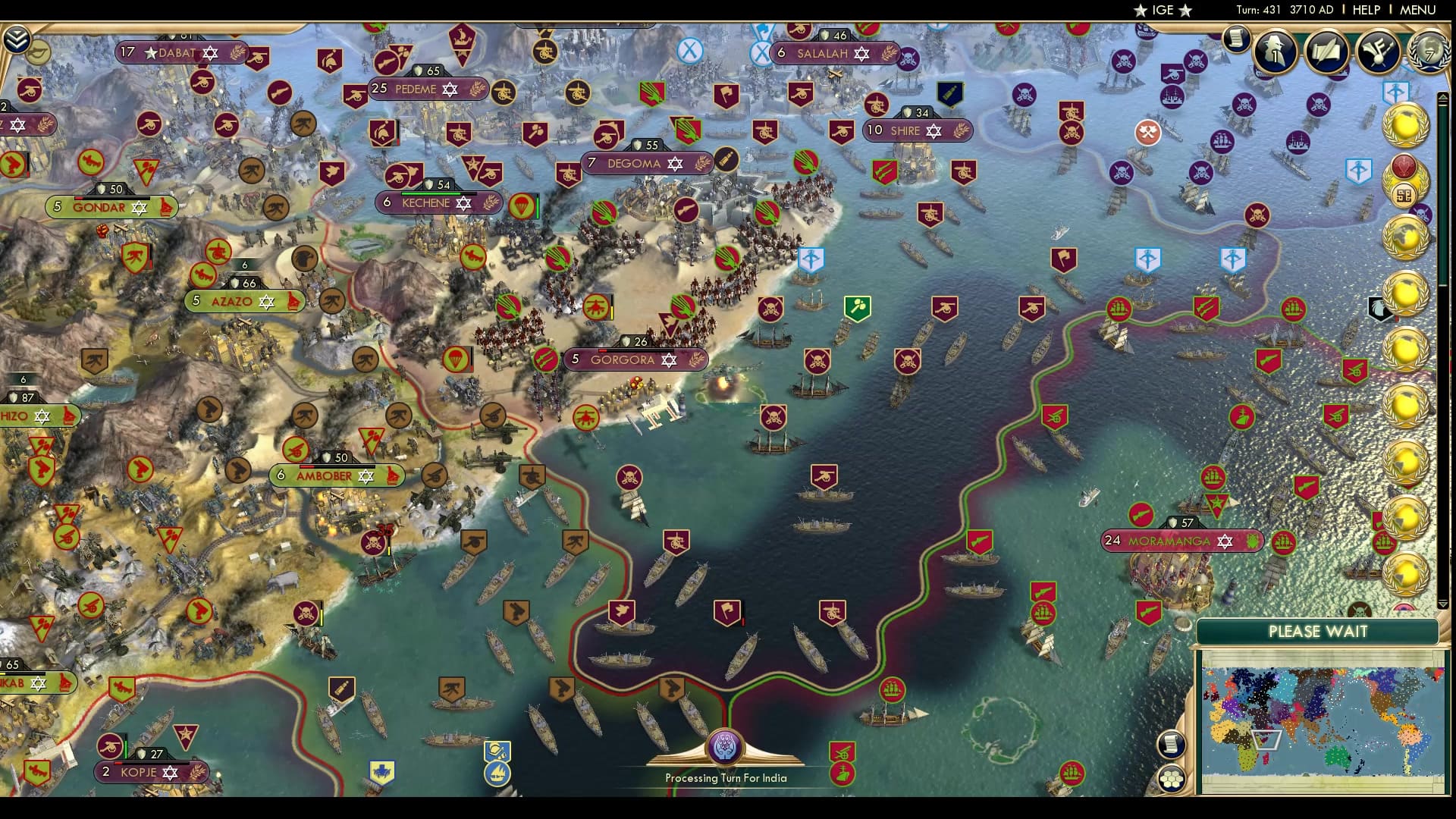Dismiss the blue X alert beside Salalah
Image resolution: width=1456 pixels, height=819 pixels.
(761, 53)
